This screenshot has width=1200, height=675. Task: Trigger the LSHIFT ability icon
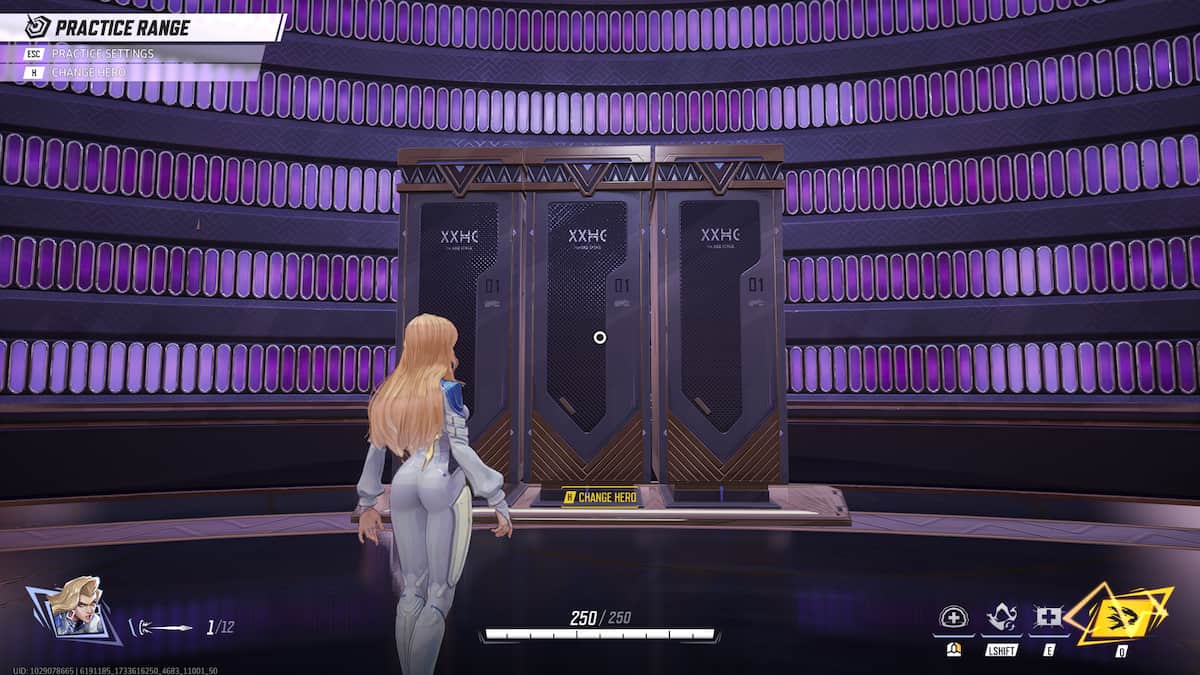pos(1001,617)
